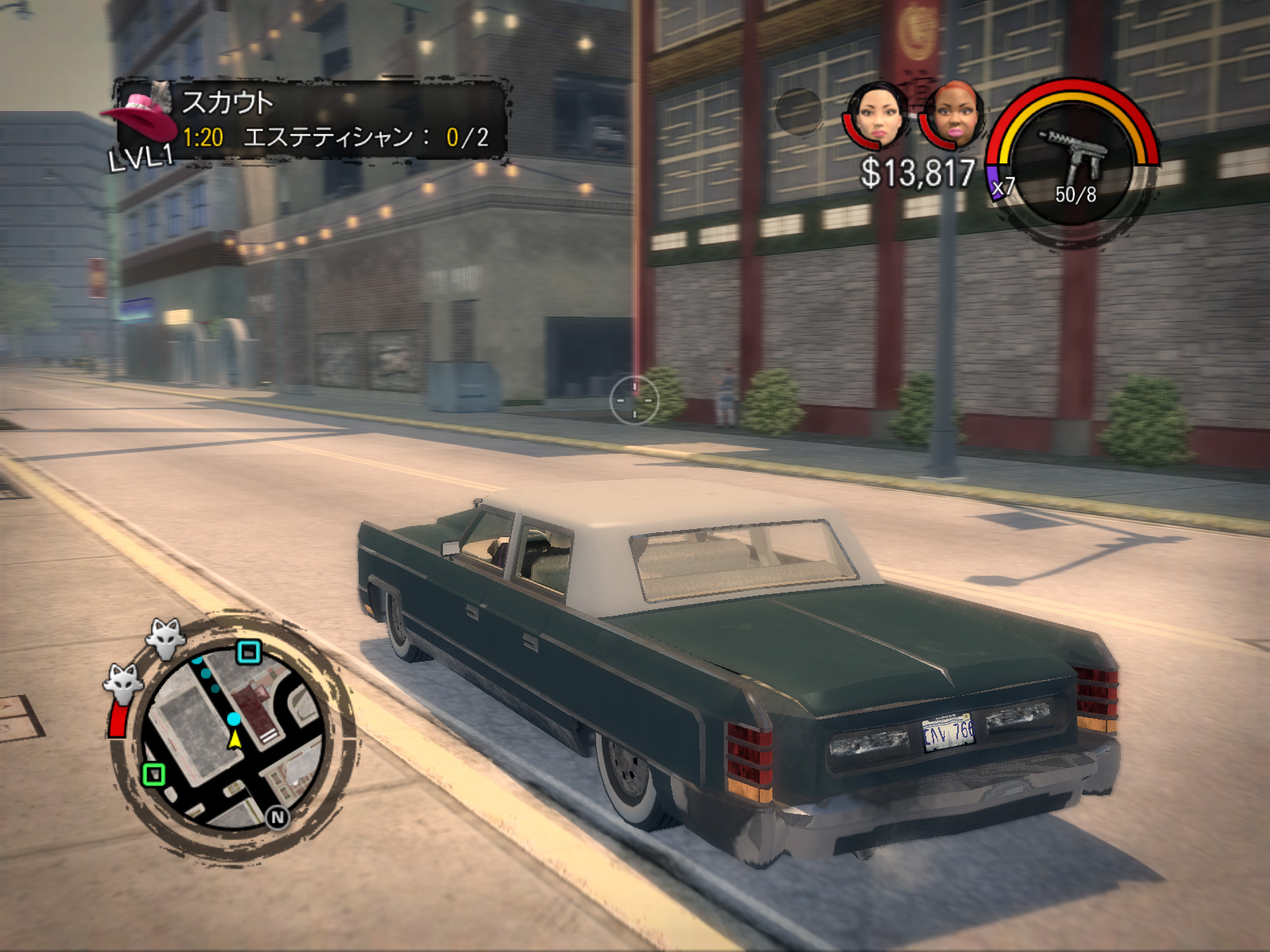Click the green square marker on minimap
This screenshot has height=952, width=1270.
(154, 773)
